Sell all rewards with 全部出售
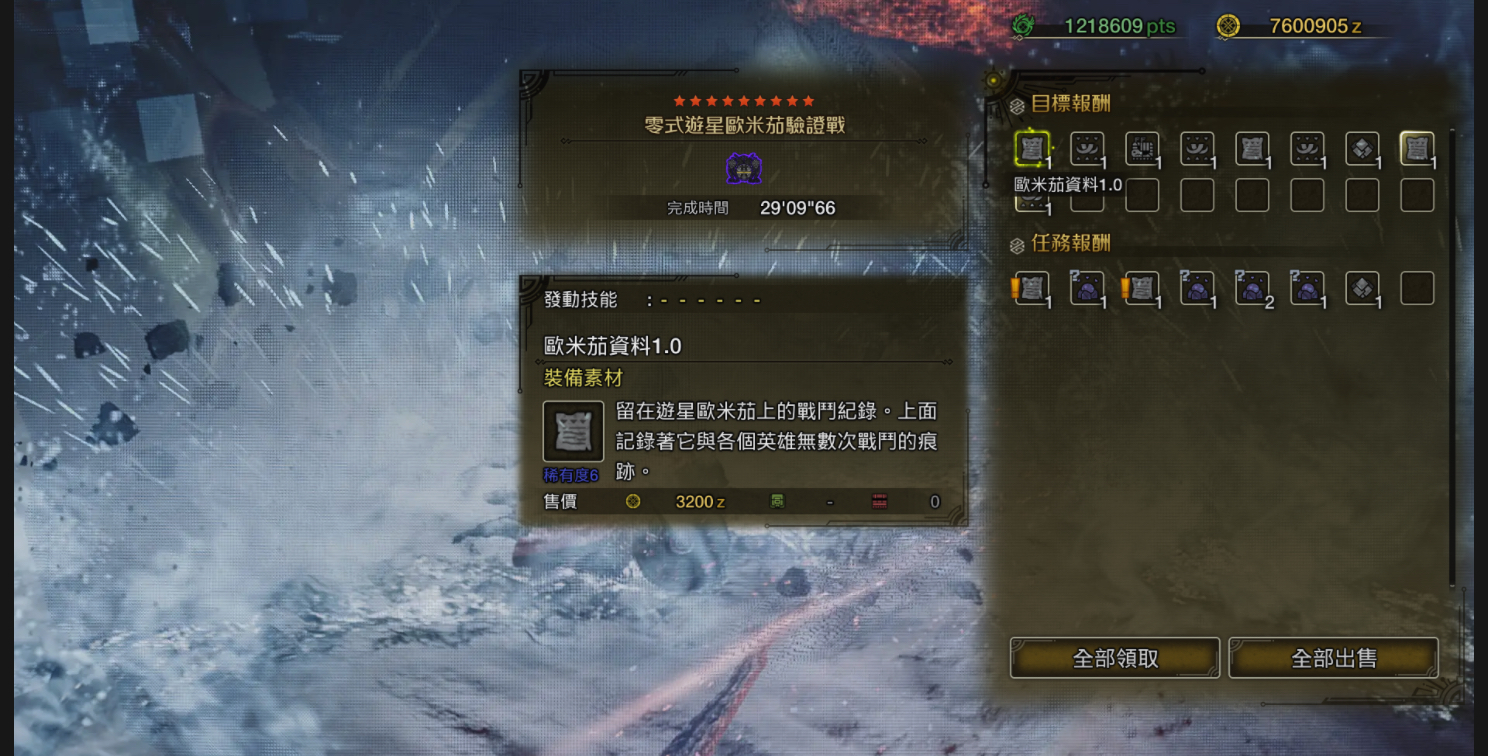 coord(1333,658)
